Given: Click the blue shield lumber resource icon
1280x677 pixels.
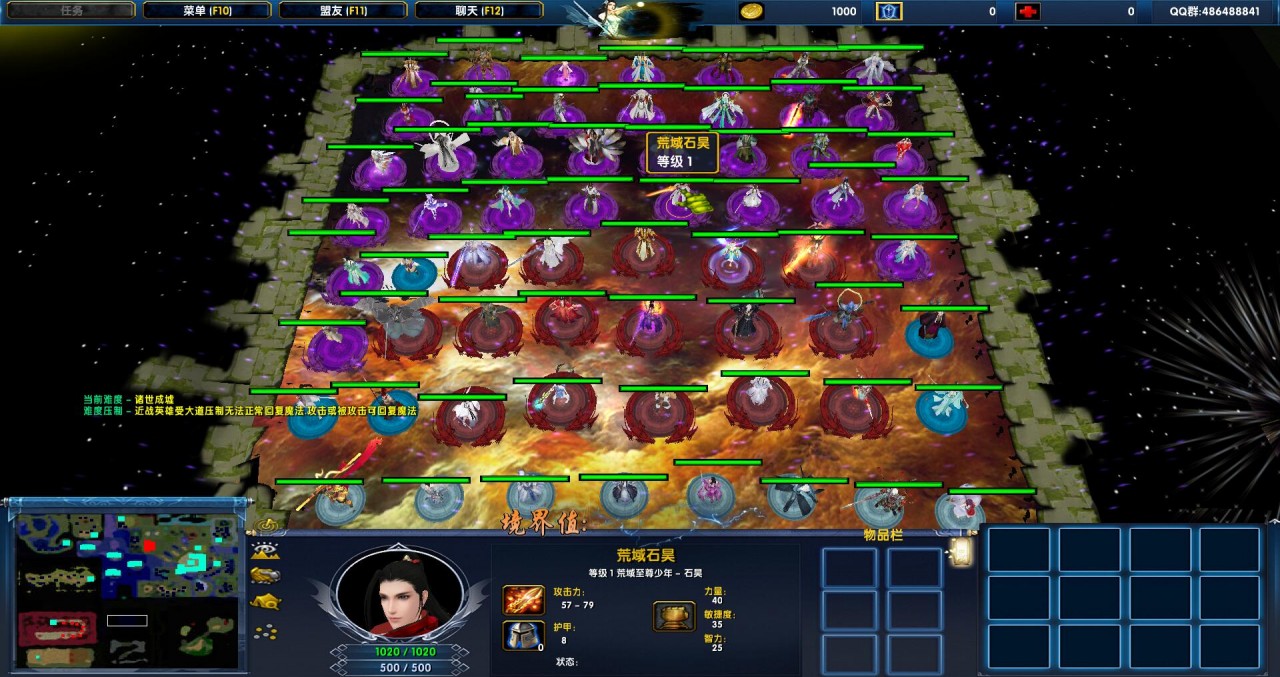Looking at the screenshot, I should [889, 11].
